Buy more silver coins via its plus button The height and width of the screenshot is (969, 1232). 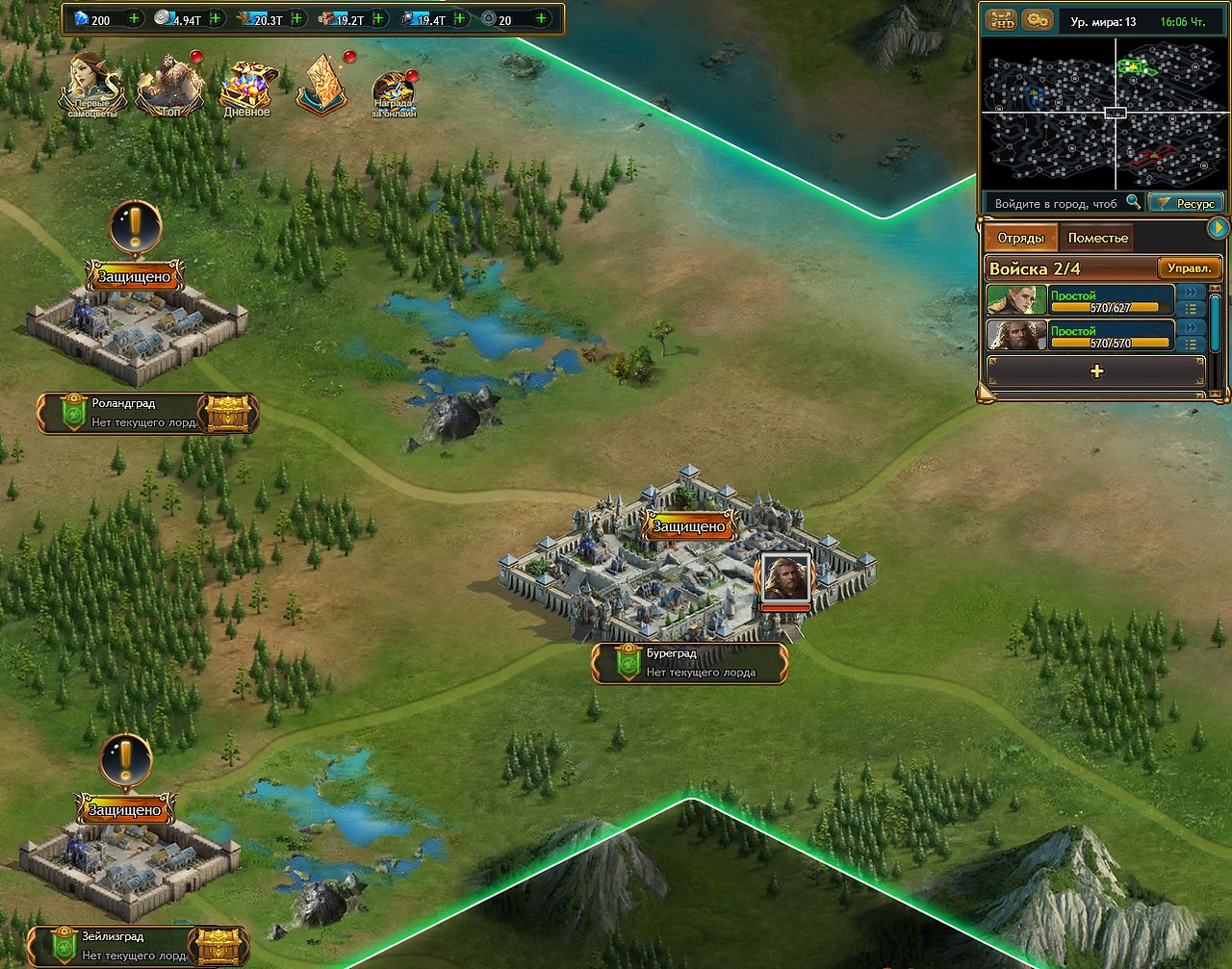(215, 19)
